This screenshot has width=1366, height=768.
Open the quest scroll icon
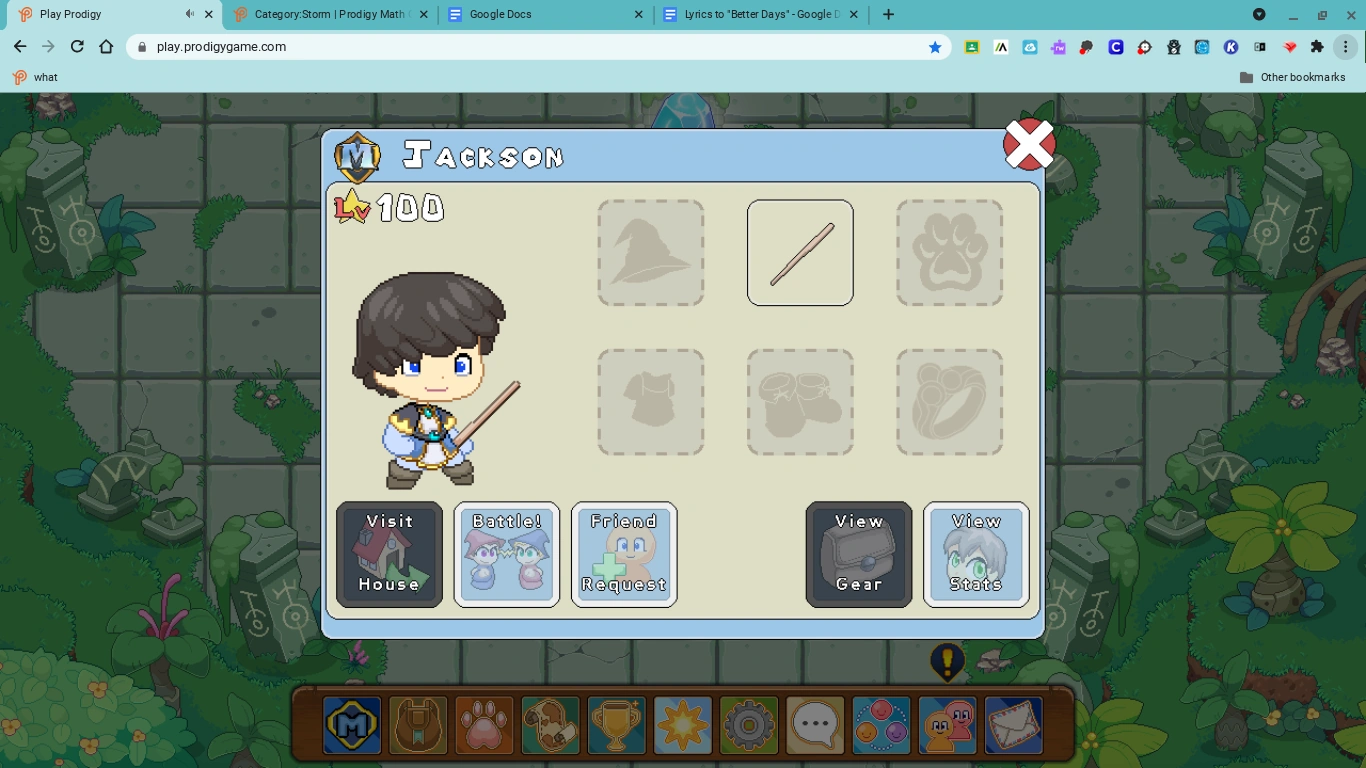[550, 725]
